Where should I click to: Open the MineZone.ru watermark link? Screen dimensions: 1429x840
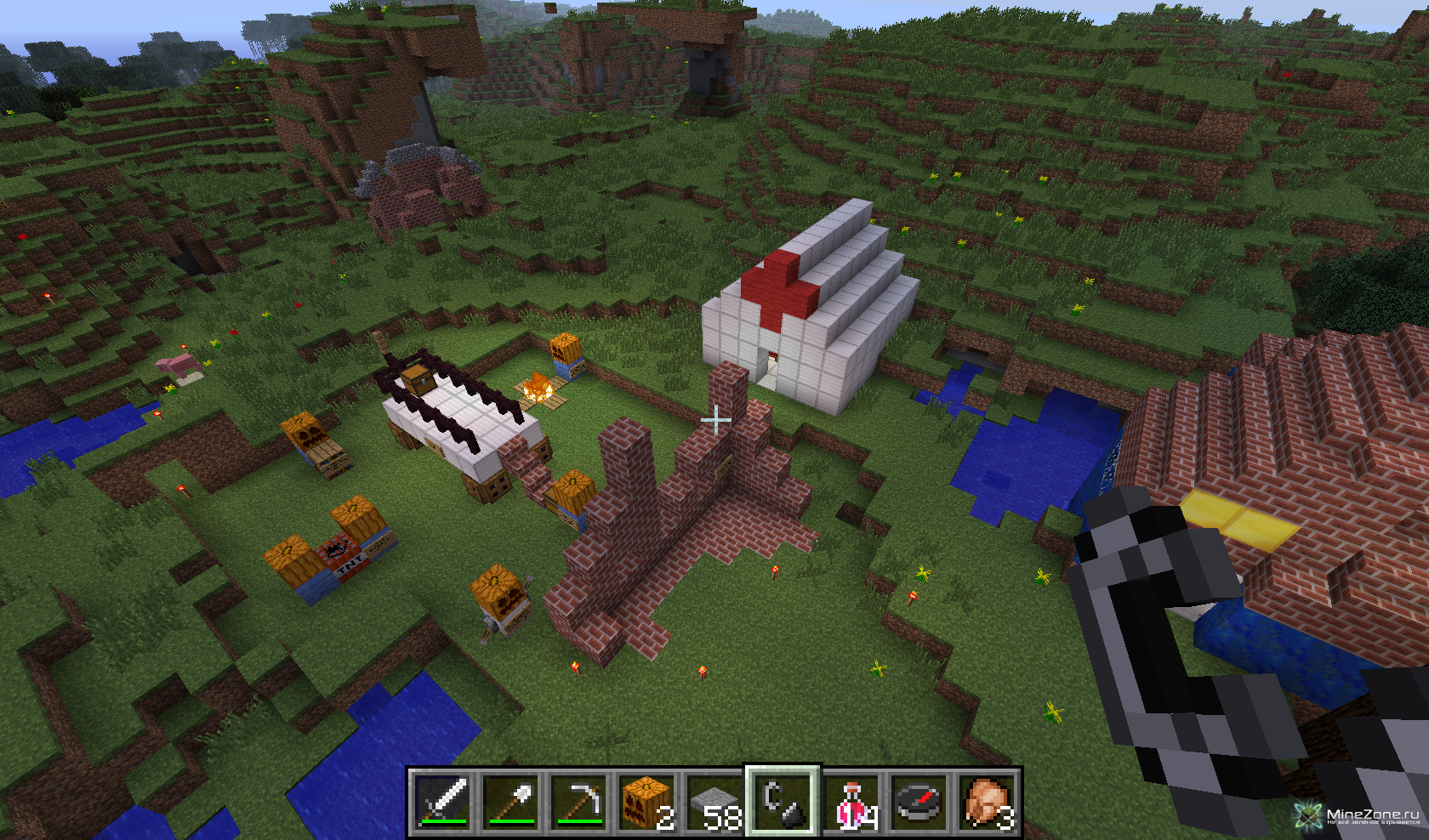point(1361,816)
